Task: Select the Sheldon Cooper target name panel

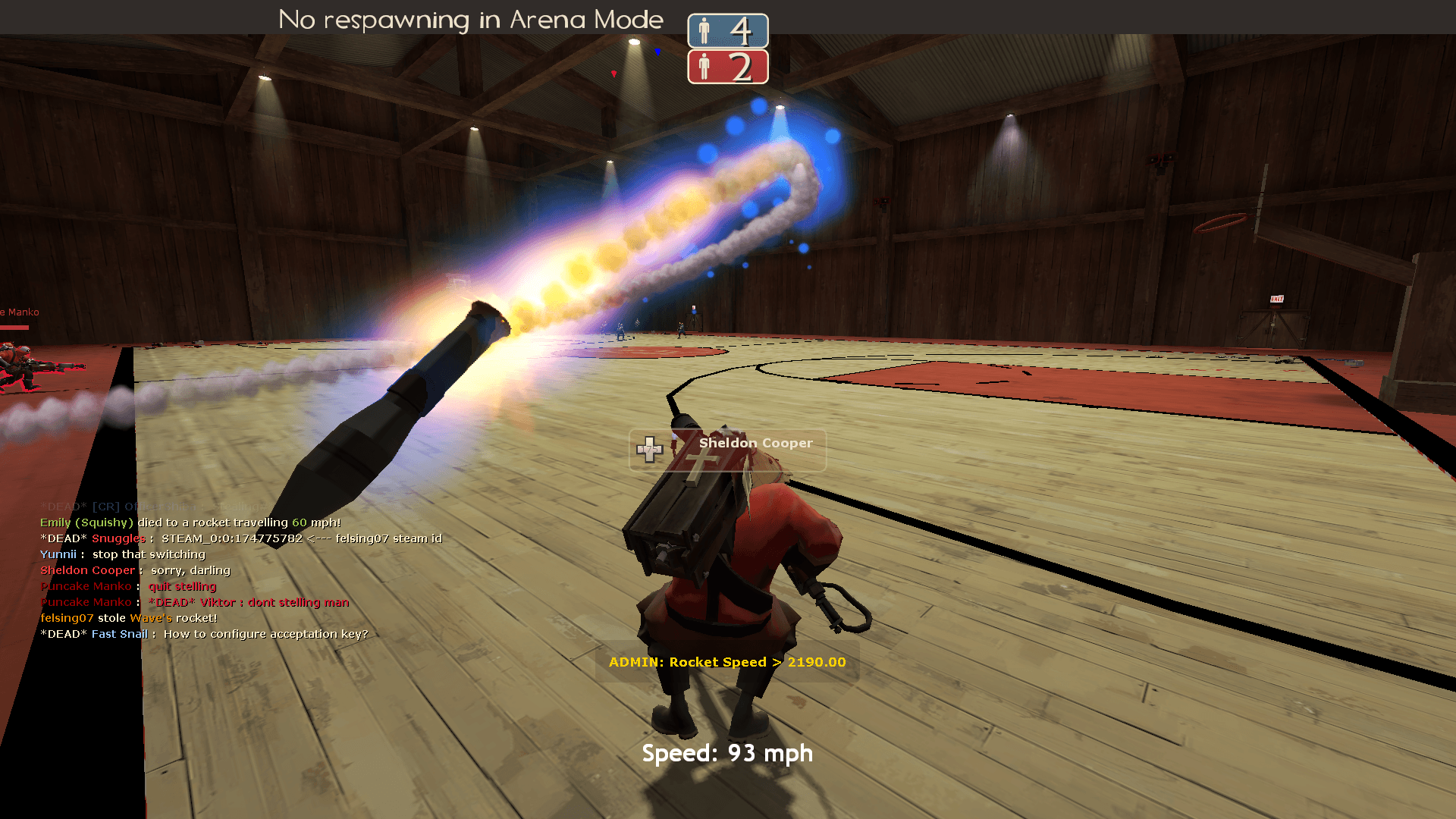Action: pyautogui.click(x=728, y=449)
